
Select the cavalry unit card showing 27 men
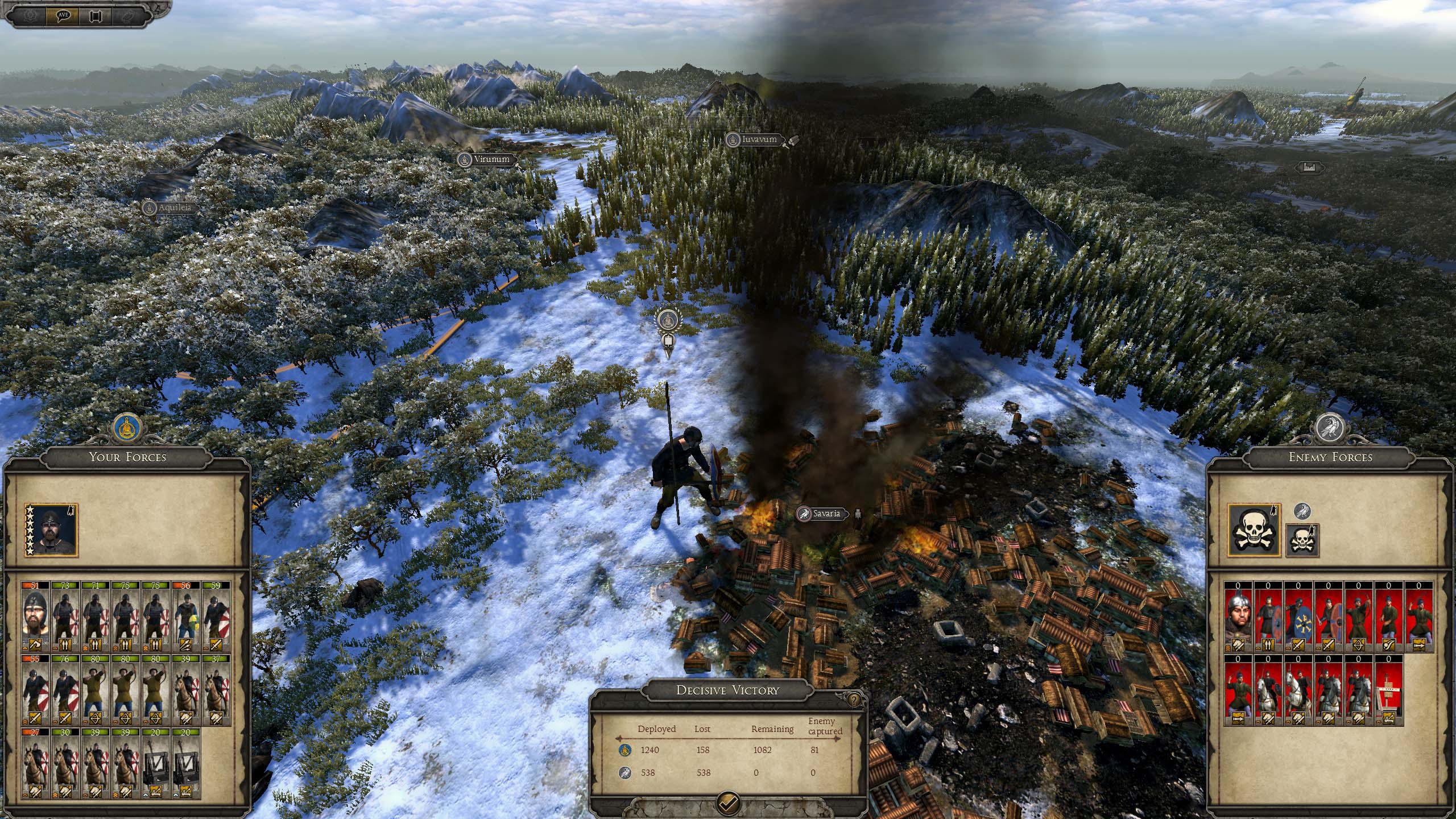(35, 763)
